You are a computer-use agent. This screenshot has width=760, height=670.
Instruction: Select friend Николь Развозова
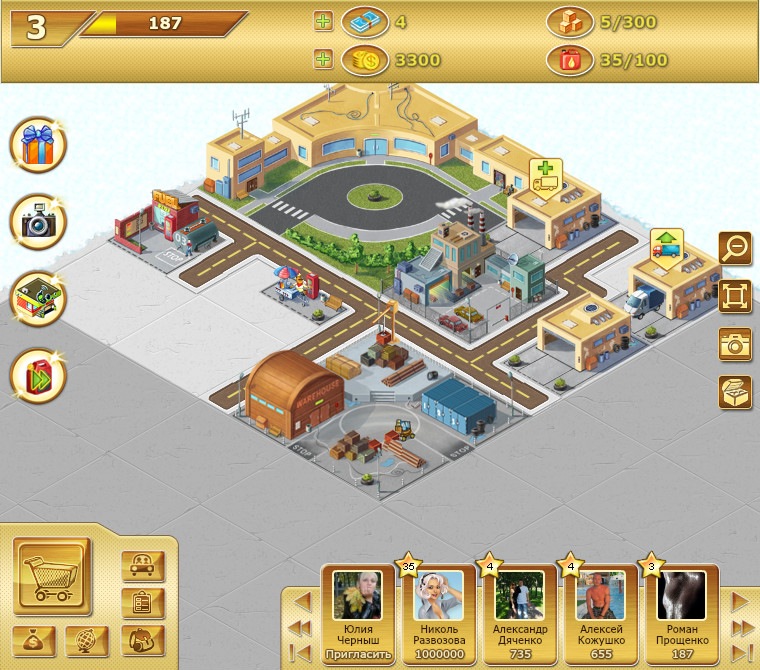(438, 605)
